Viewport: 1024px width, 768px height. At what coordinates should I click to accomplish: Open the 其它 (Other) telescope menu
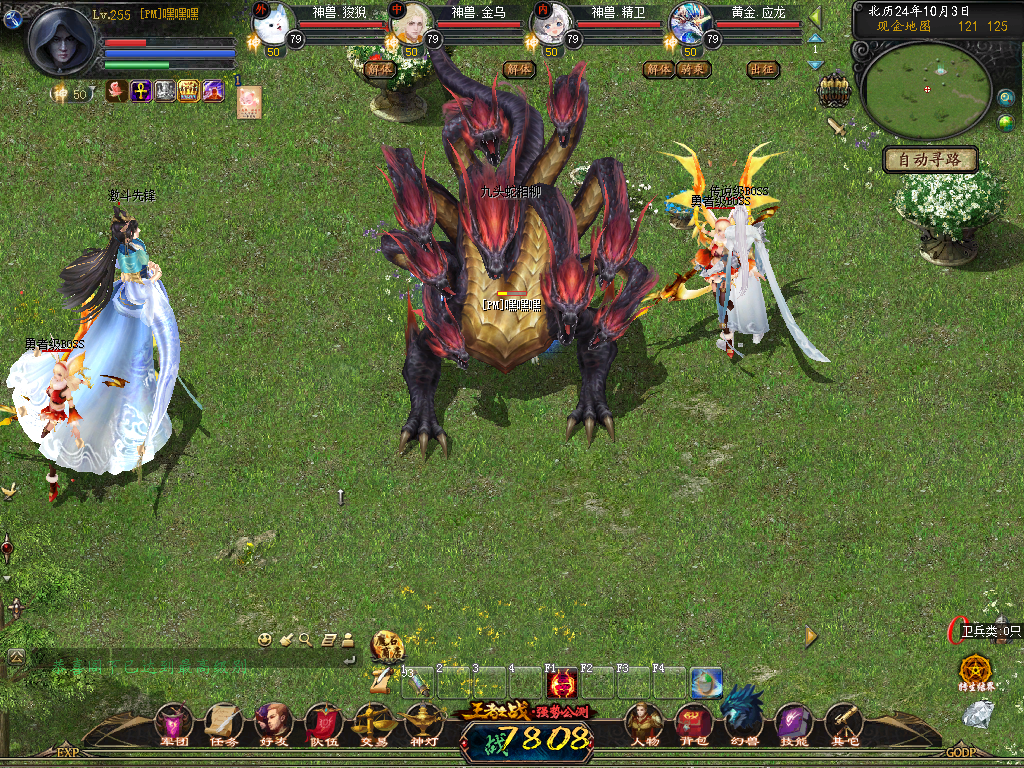click(x=844, y=722)
